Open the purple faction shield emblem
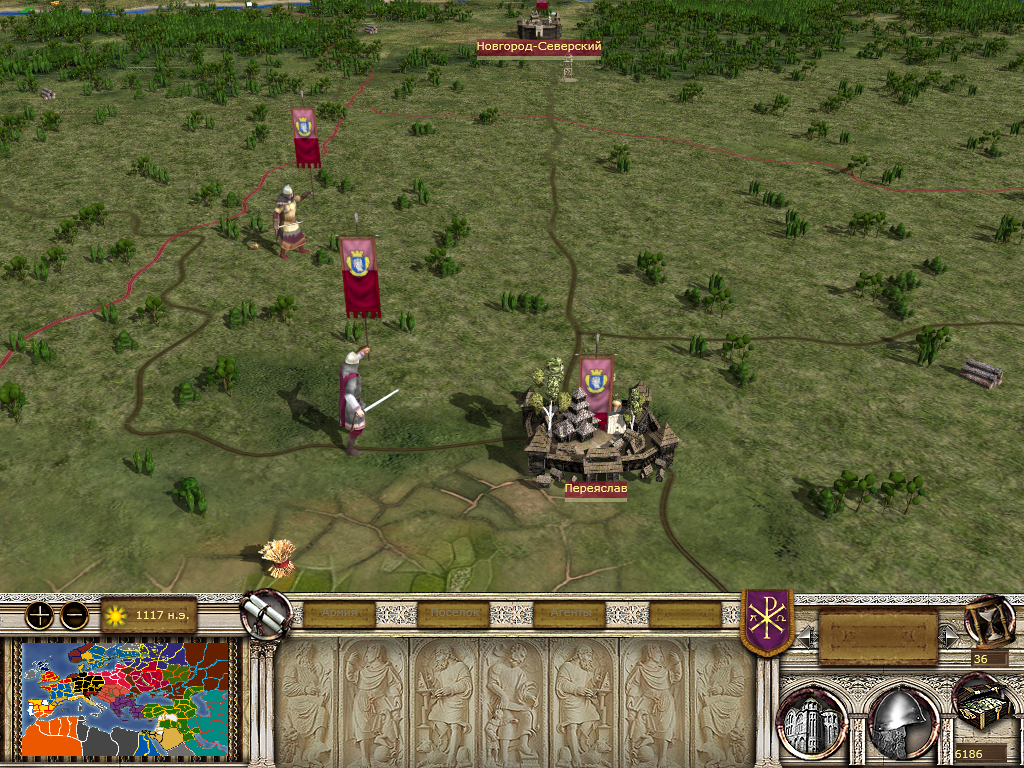 [767, 622]
